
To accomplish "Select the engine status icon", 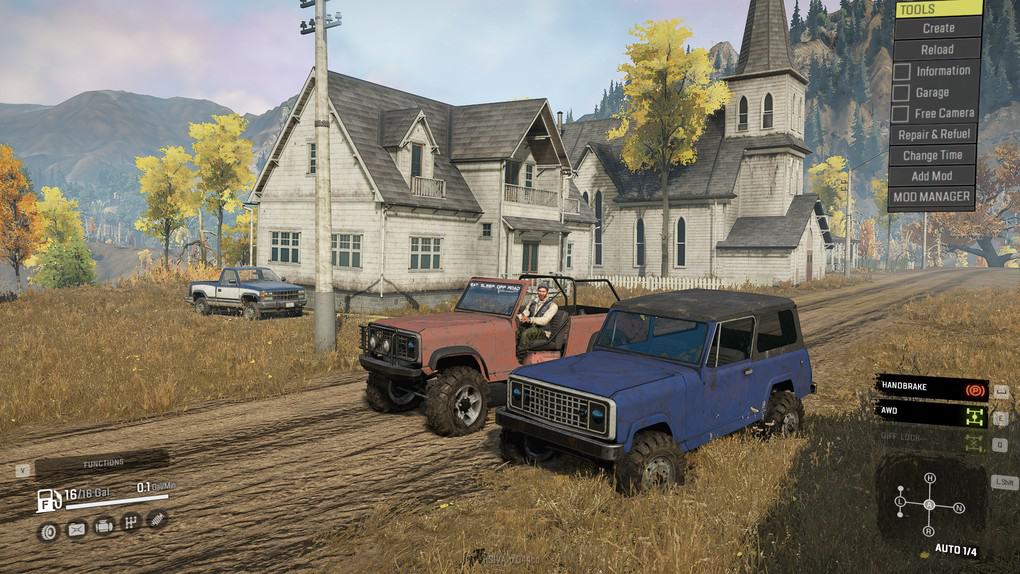I will 103,525.
